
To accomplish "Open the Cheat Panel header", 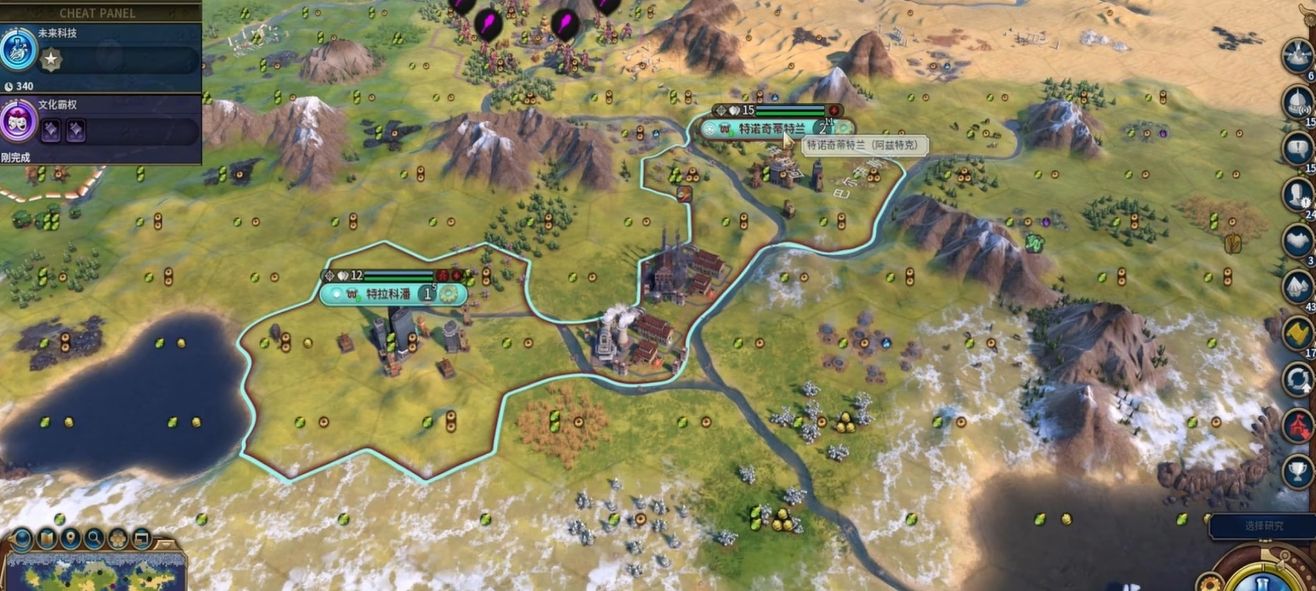I will [98, 13].
